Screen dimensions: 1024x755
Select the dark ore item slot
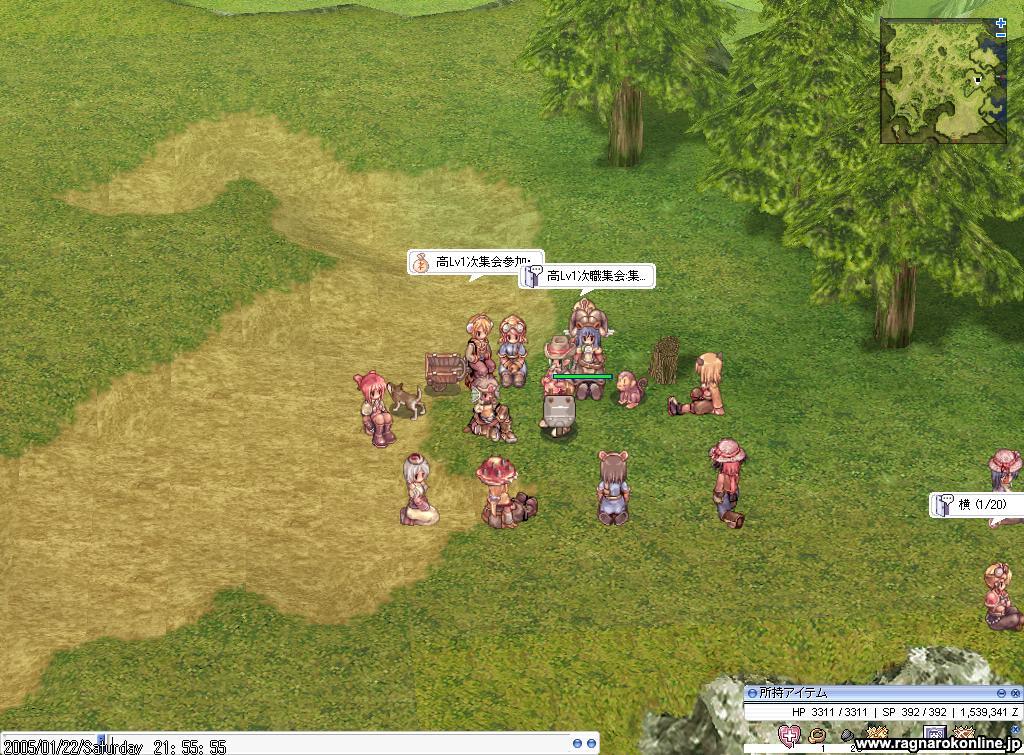click(846, 736)
